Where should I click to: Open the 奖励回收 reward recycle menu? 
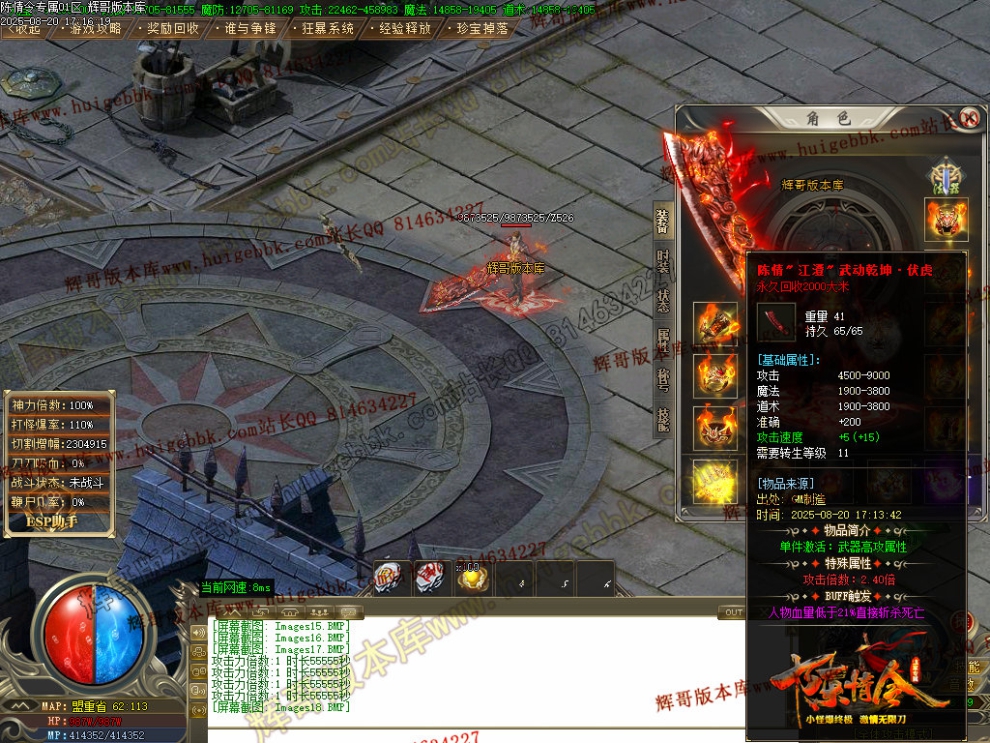coord(172,29)
